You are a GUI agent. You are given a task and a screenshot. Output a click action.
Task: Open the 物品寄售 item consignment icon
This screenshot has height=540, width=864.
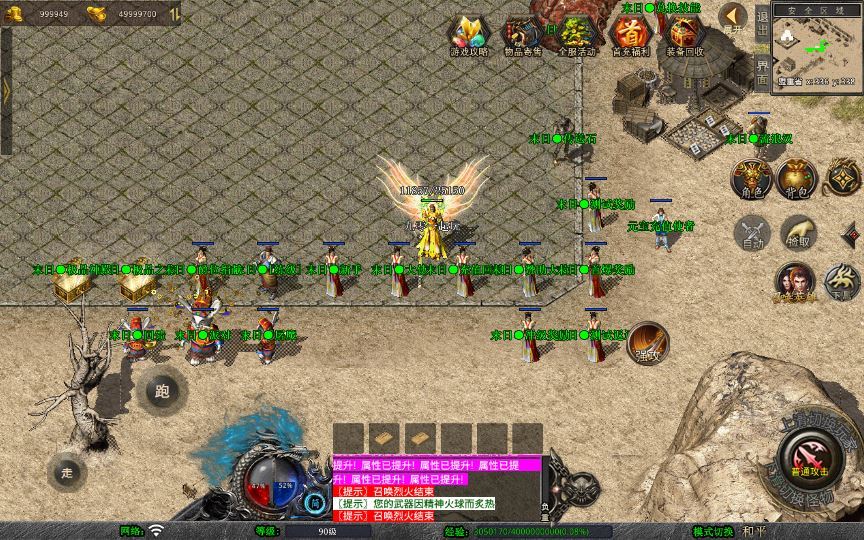[523, 34]
